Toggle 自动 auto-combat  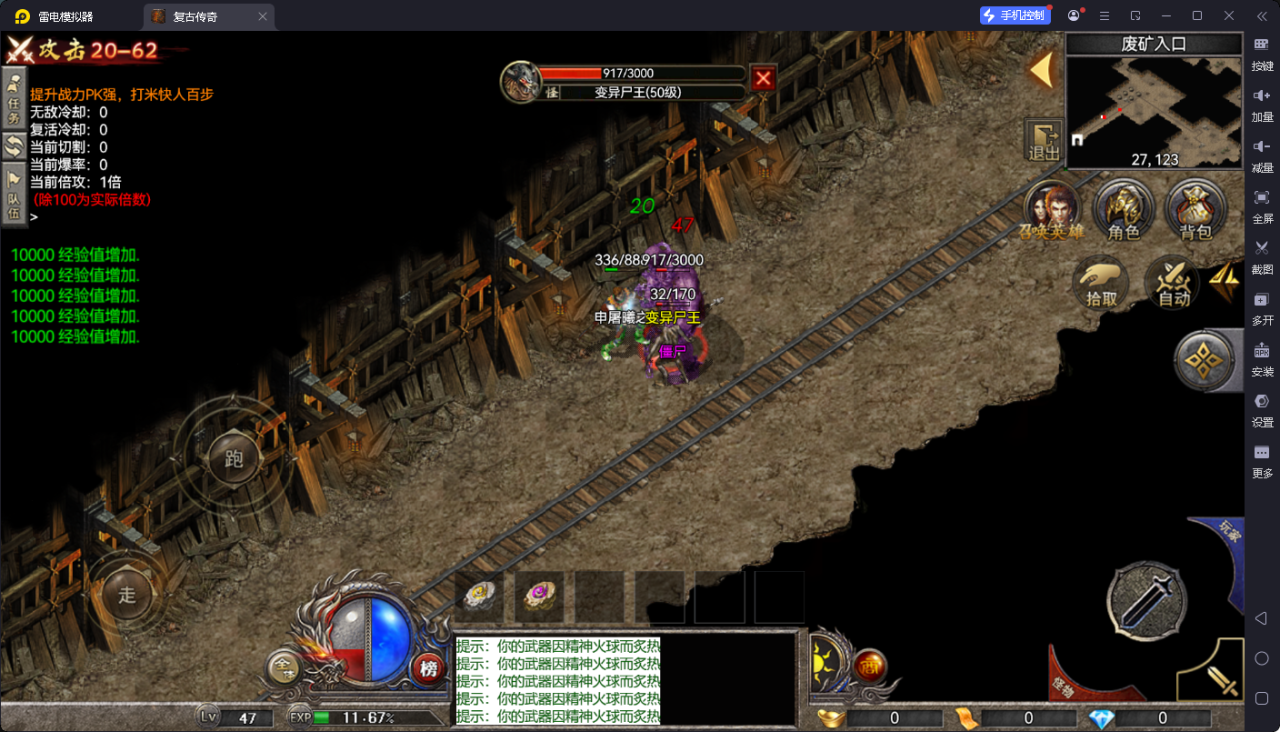pyautogui.click(x=1173, y=283)
